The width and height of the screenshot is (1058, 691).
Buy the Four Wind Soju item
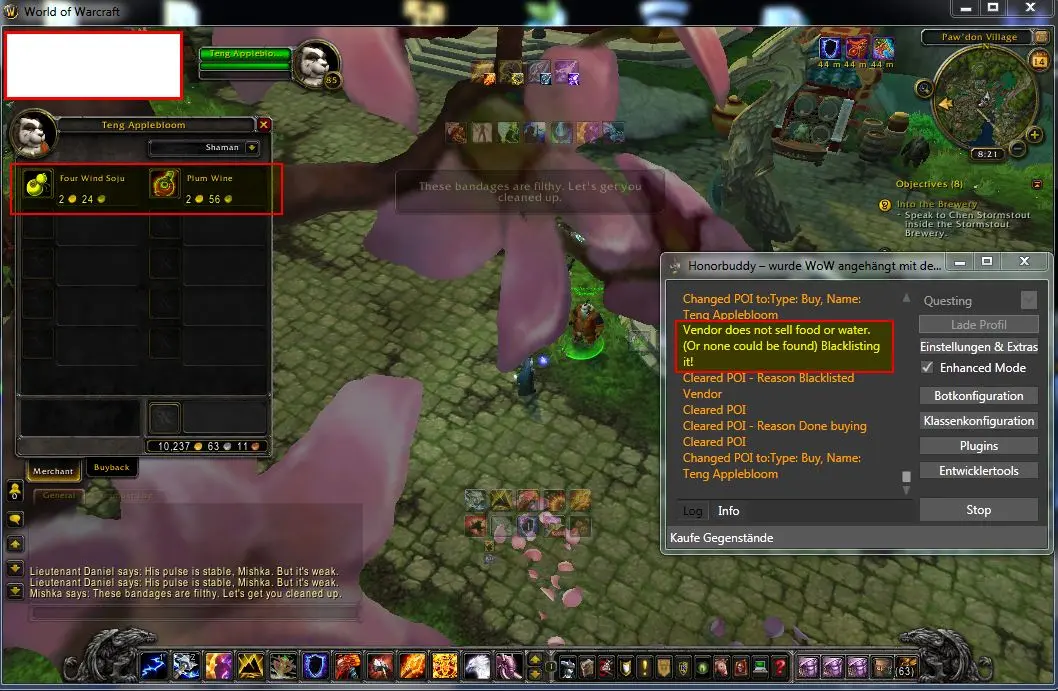[39, 187]
